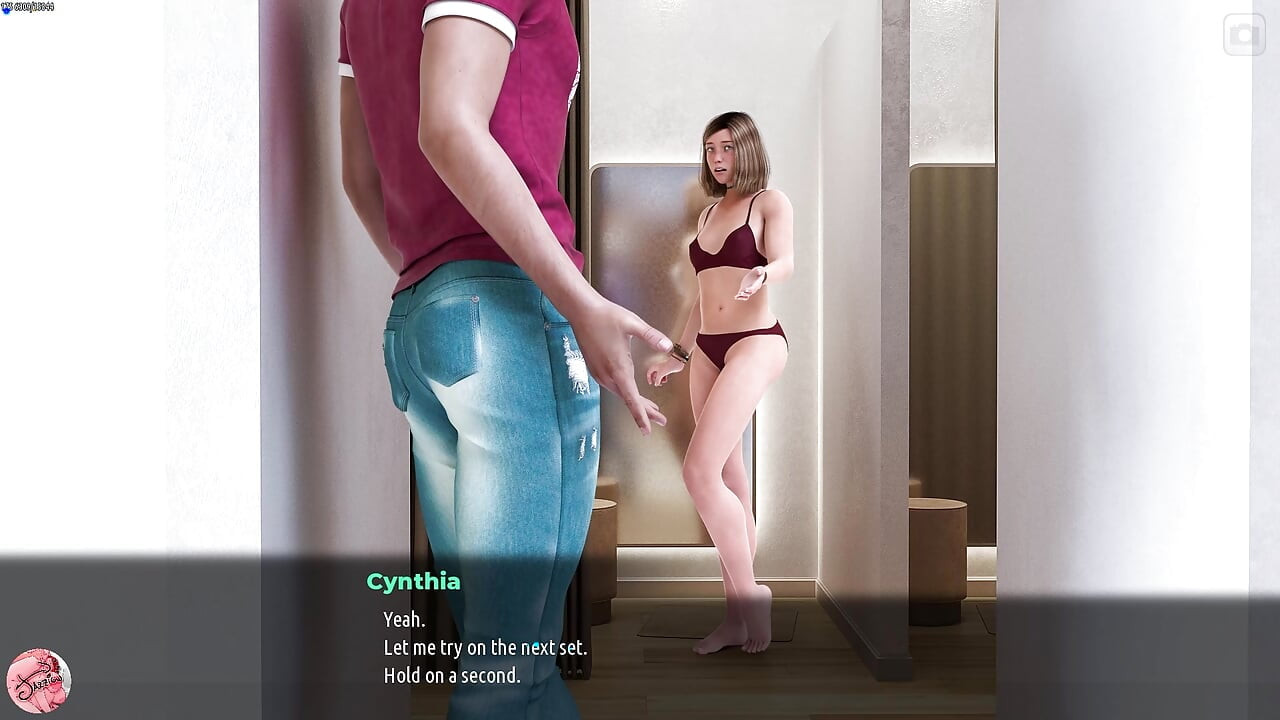Click the dialogue line 'Hold on a second.'
Viewport: 1280px width, 720px height.
451,675
